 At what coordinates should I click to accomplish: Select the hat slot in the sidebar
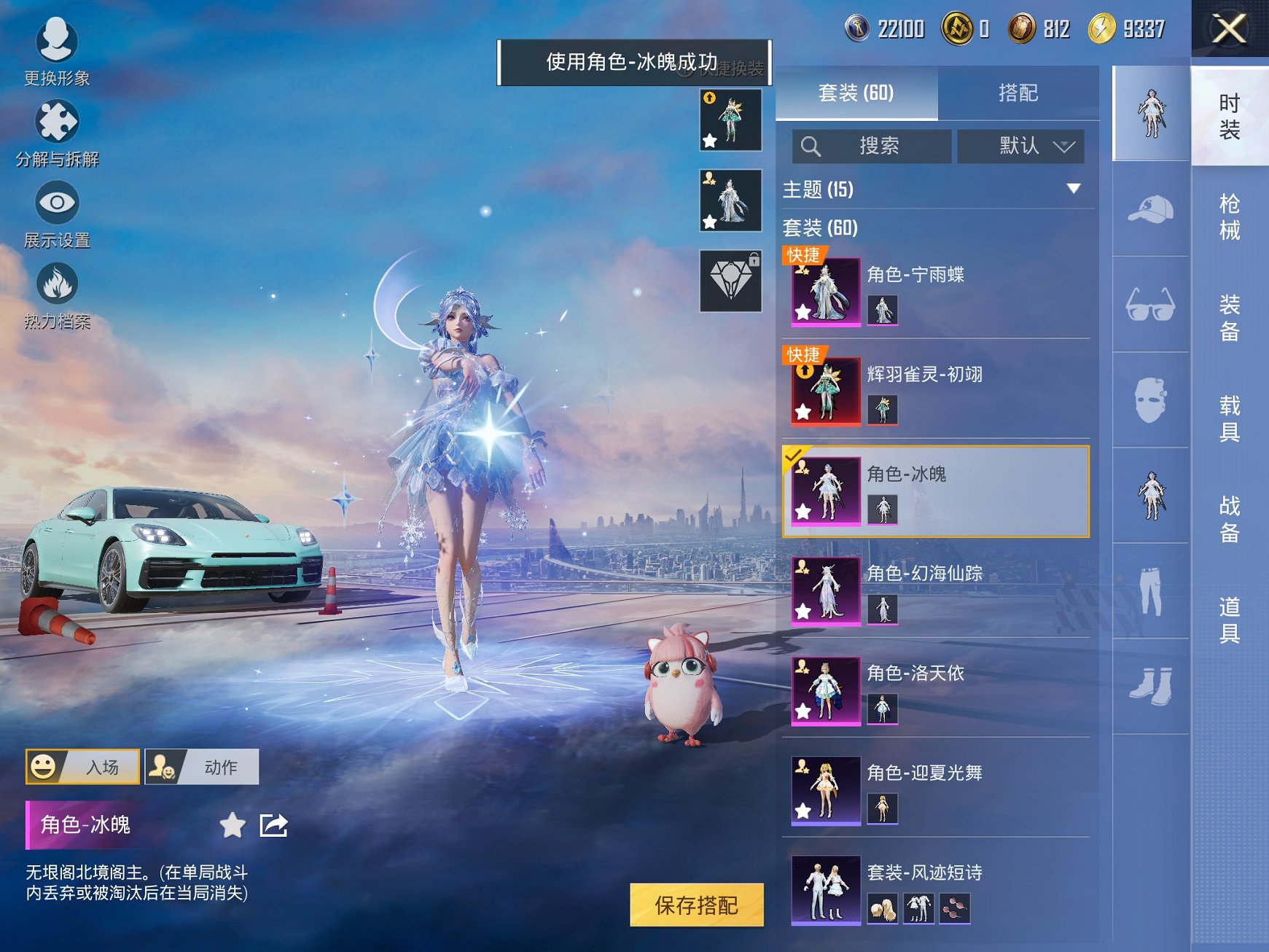click(1150, 209)
